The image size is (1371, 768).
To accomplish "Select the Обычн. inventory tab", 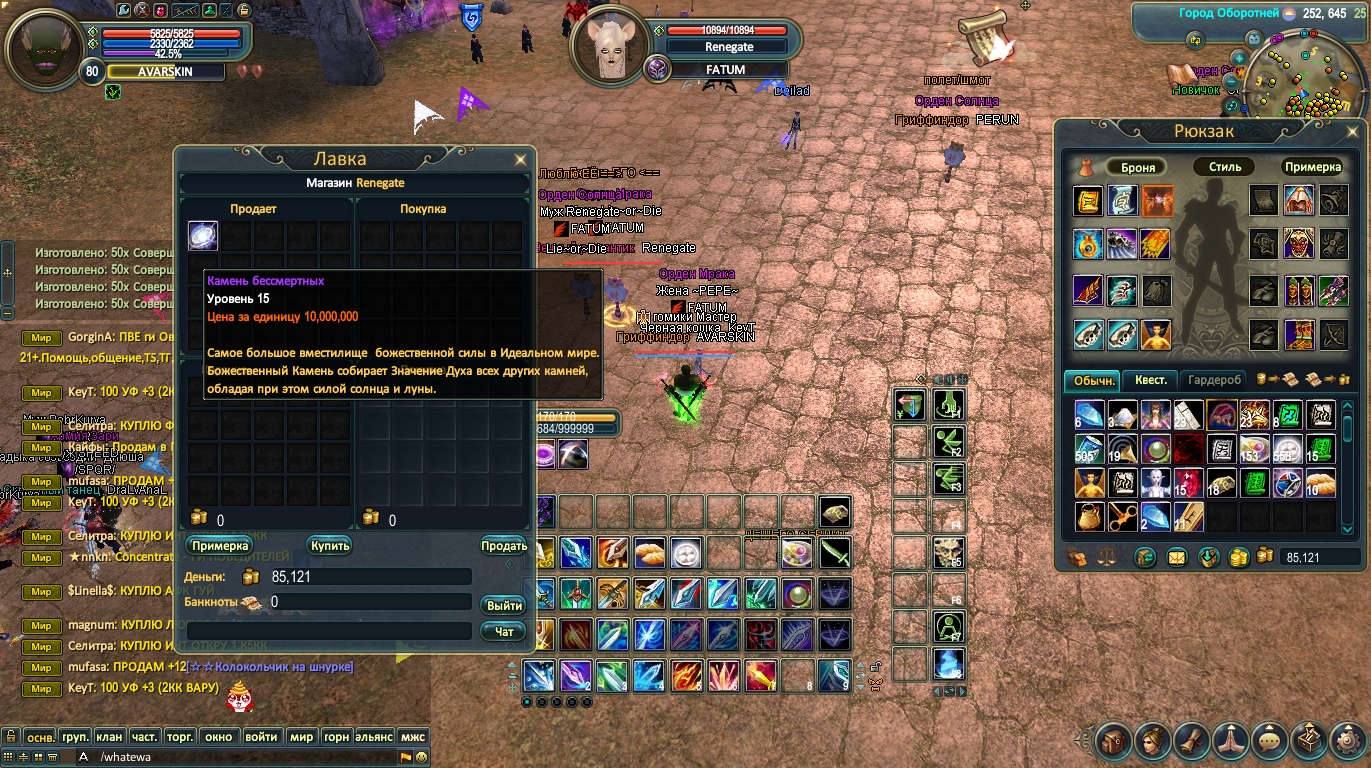I will click(x=1094, y=380).
